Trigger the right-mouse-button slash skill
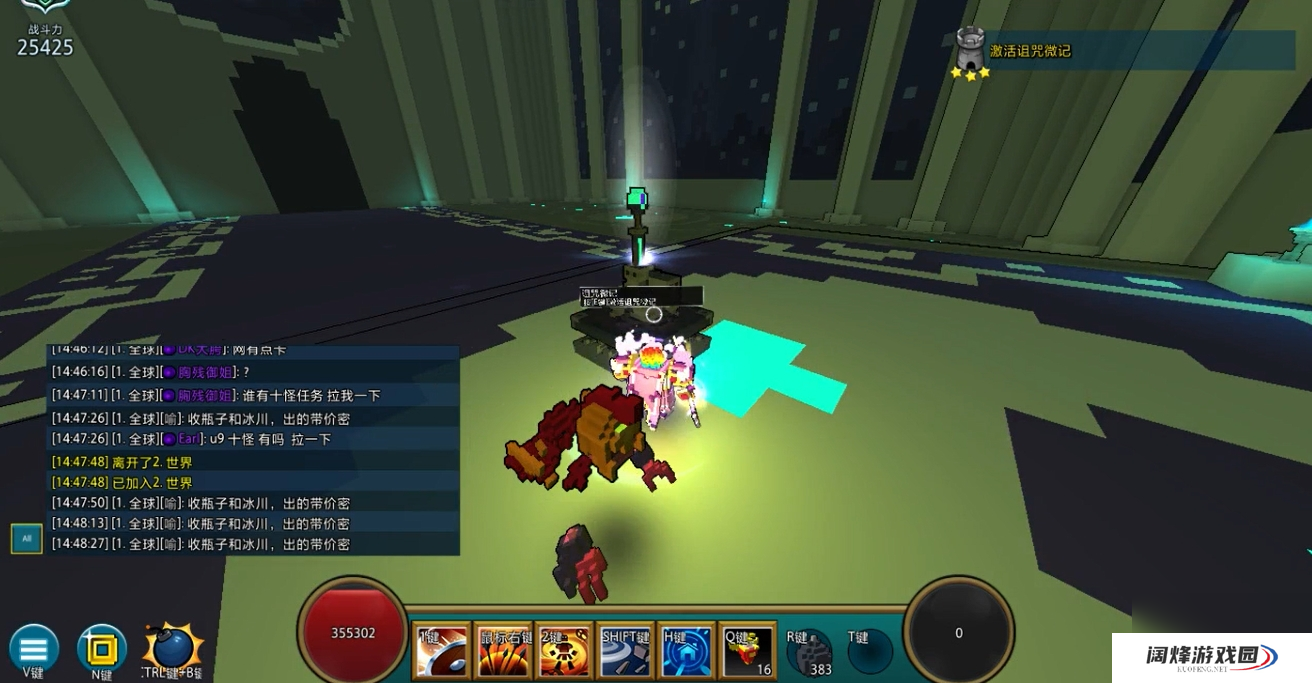 504,652
